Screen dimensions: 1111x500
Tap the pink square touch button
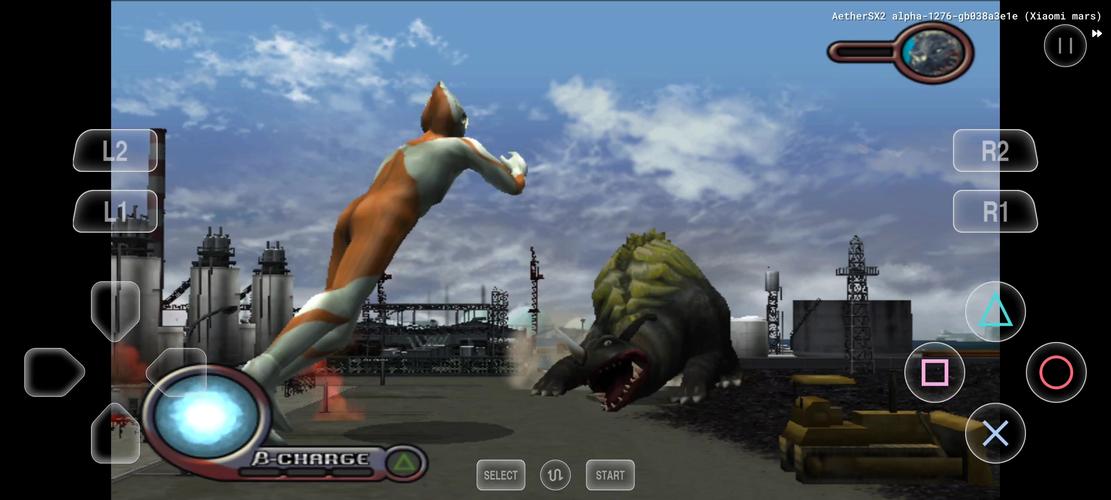[934, 373]
